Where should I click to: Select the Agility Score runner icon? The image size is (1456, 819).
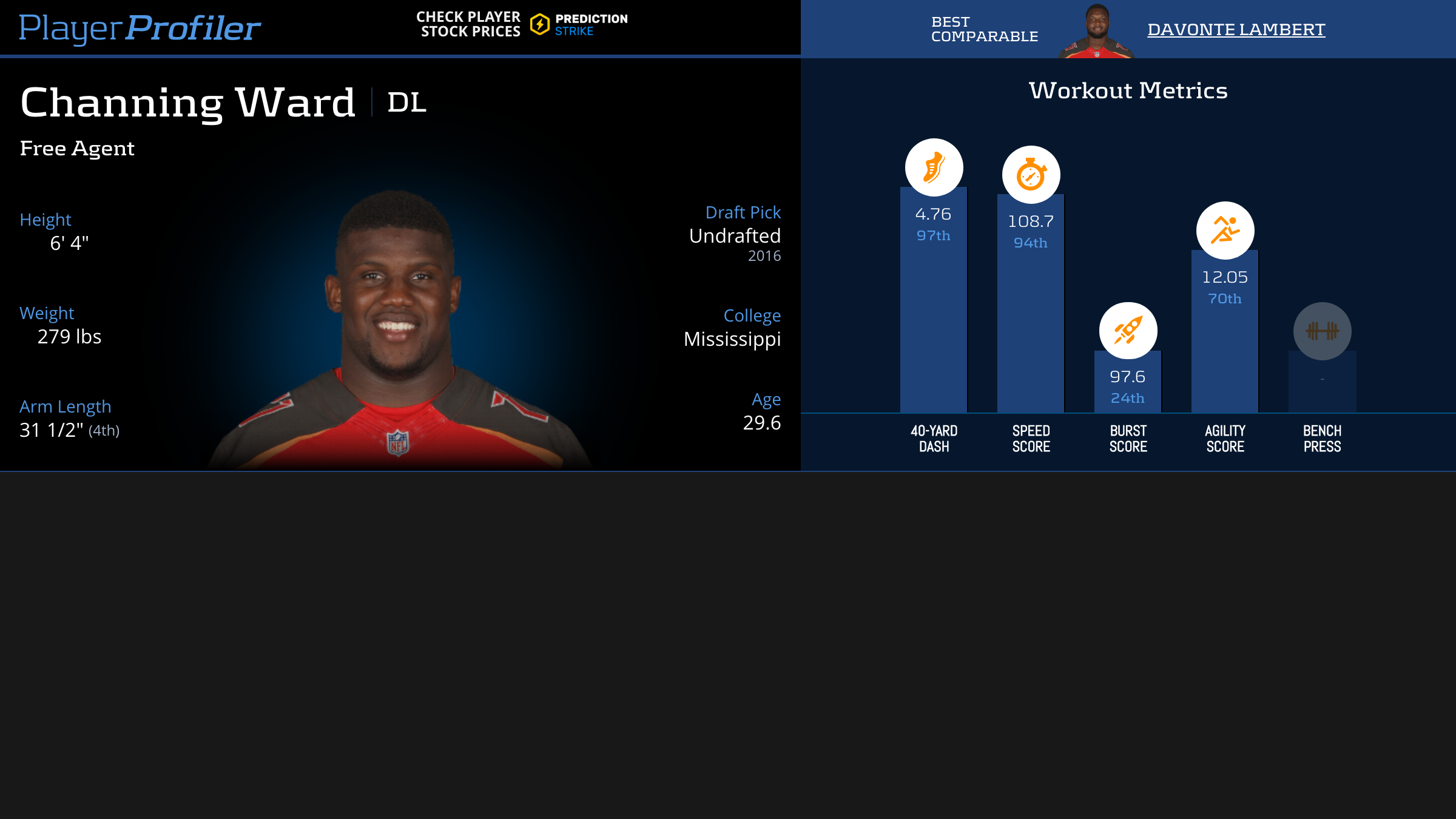(1225, 231)
